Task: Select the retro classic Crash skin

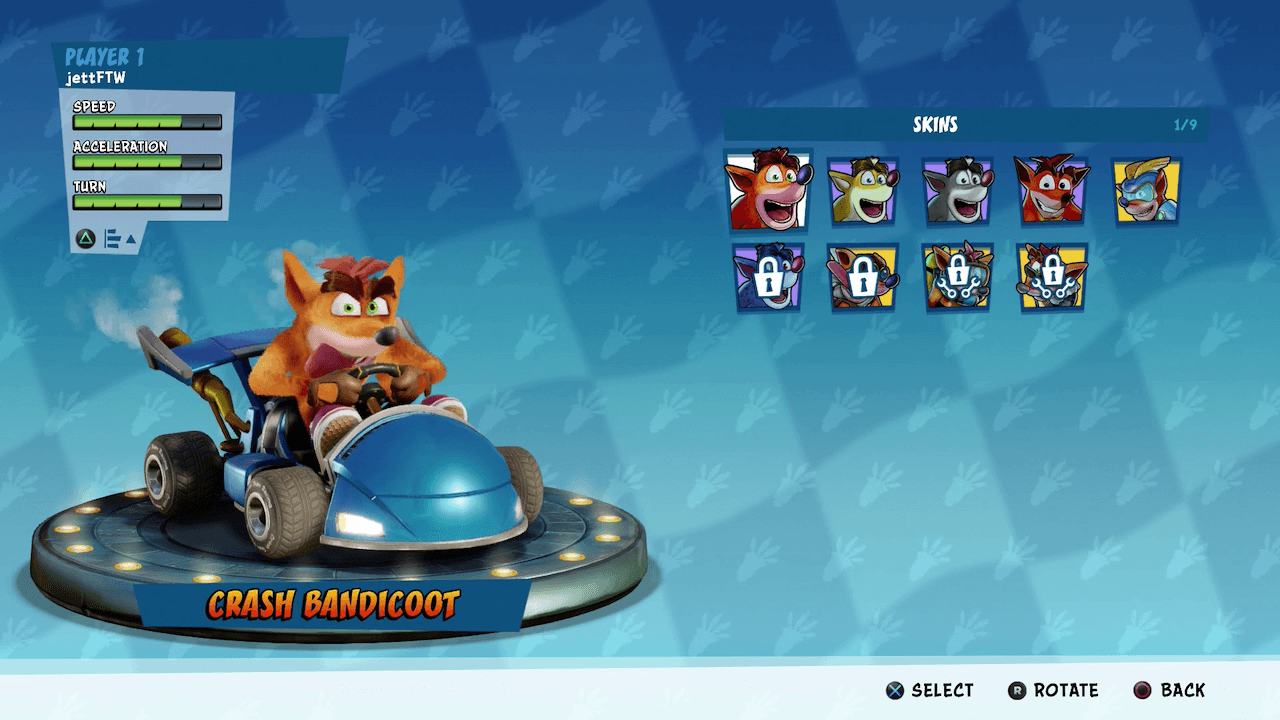Action: click(x=1051, y=190)
